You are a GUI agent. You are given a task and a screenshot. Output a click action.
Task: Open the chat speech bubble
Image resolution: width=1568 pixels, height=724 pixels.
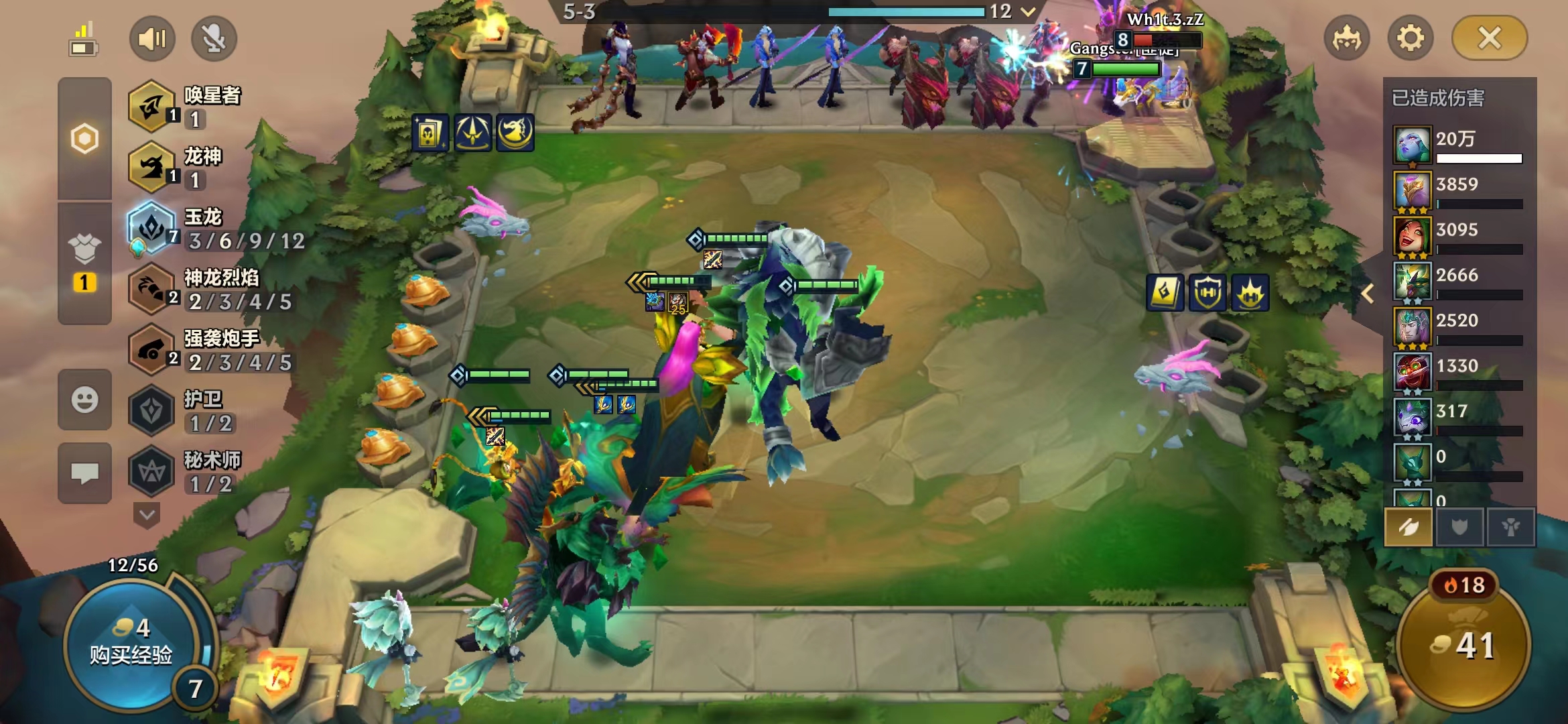(x=84, y=473)
